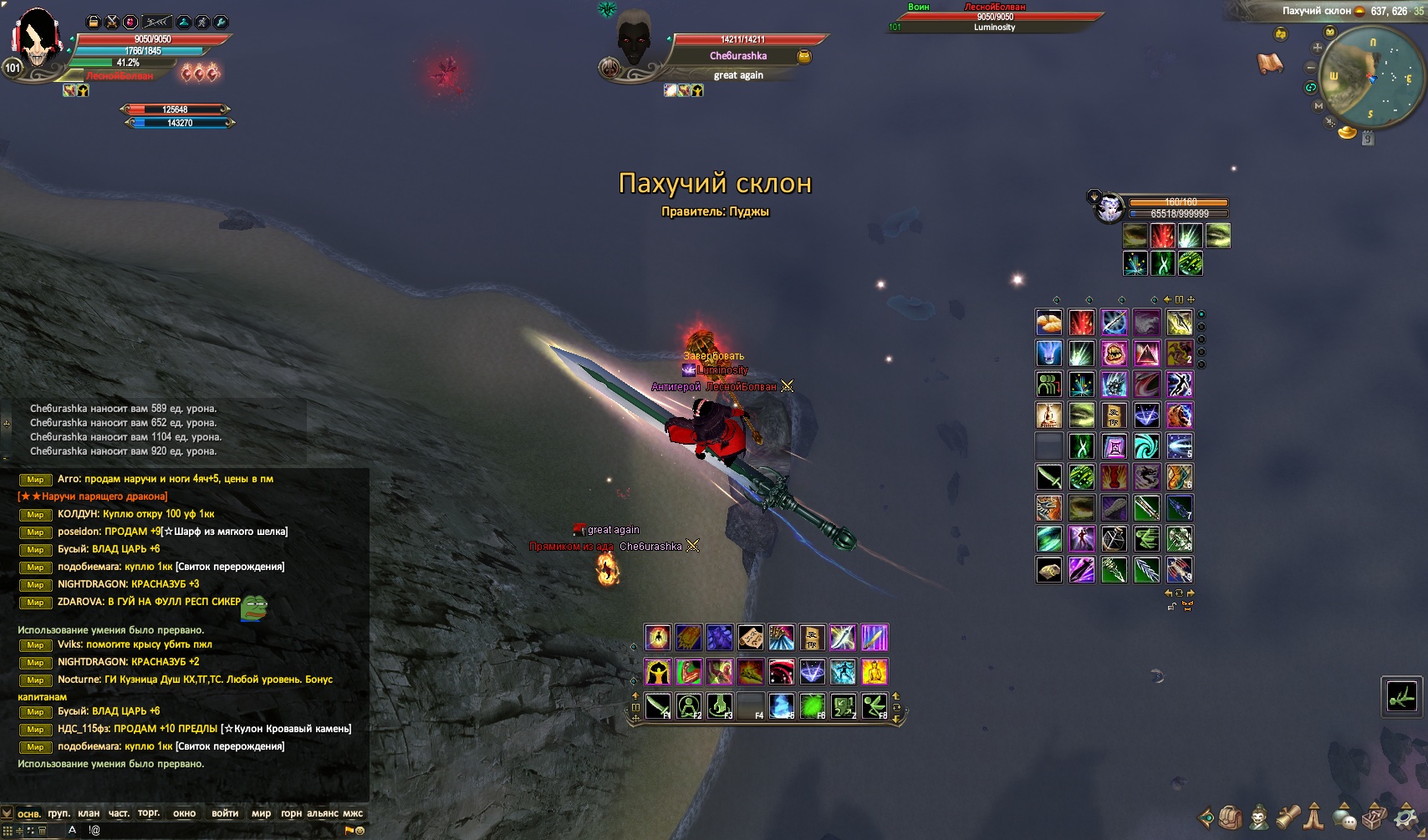Open the flying map scroll icon
Screen dimensions: 1428x840
(x=1270, y=64)
